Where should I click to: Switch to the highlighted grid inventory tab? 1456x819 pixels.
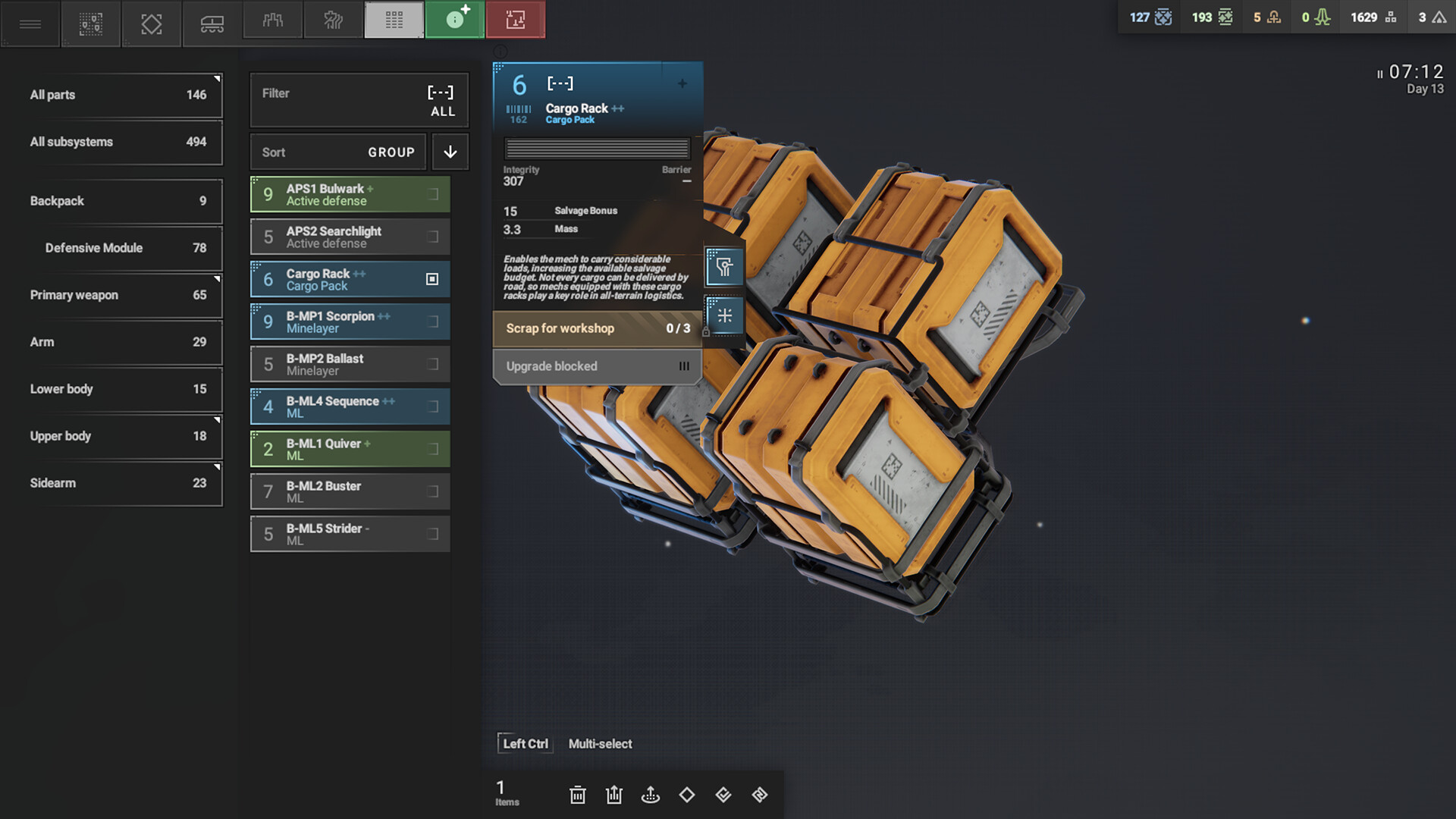[x=394, y=20]
